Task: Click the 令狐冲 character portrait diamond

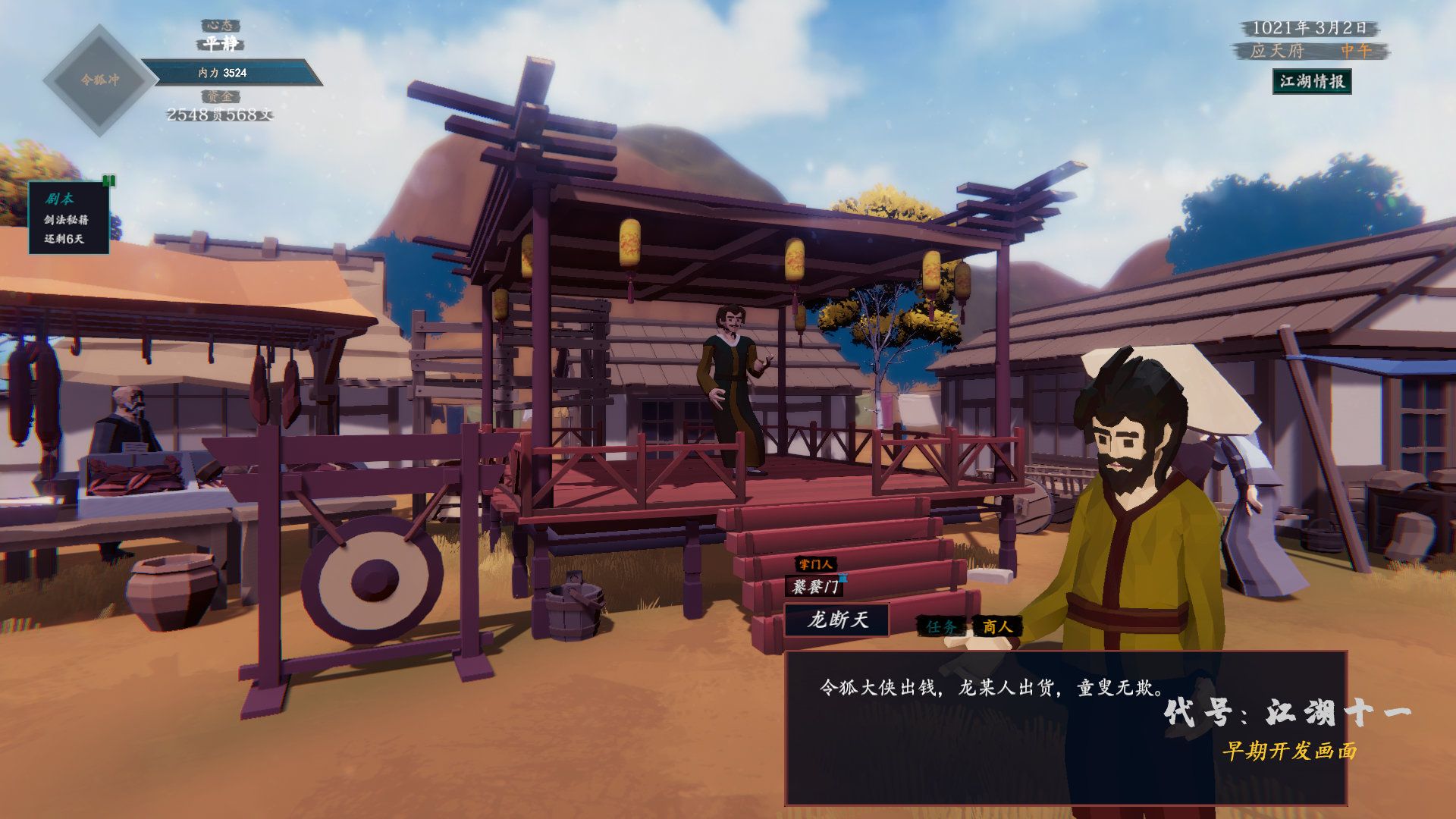Action: 99,80
